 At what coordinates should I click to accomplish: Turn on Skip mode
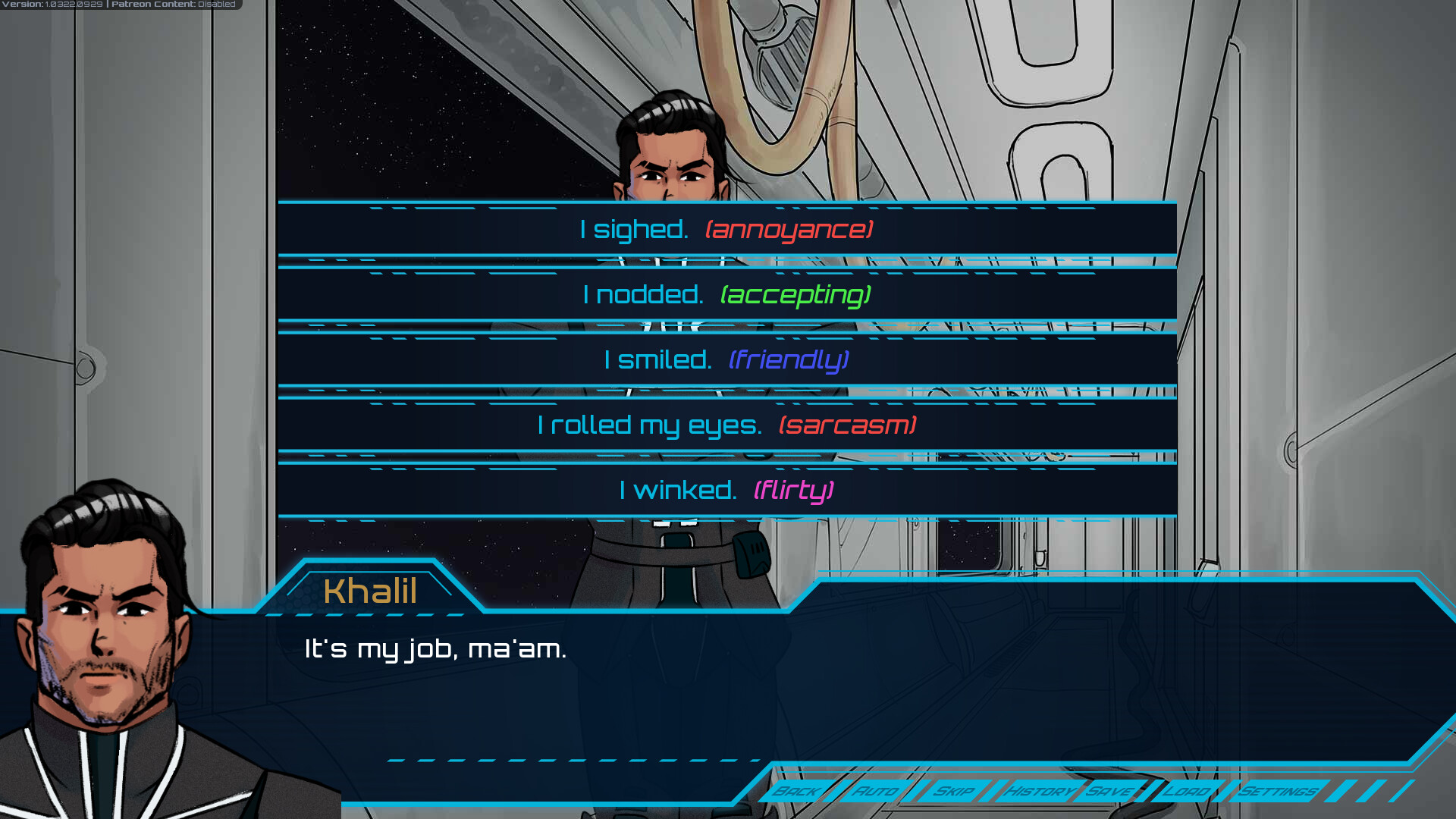pyautogui.click(x=955, y=791)
